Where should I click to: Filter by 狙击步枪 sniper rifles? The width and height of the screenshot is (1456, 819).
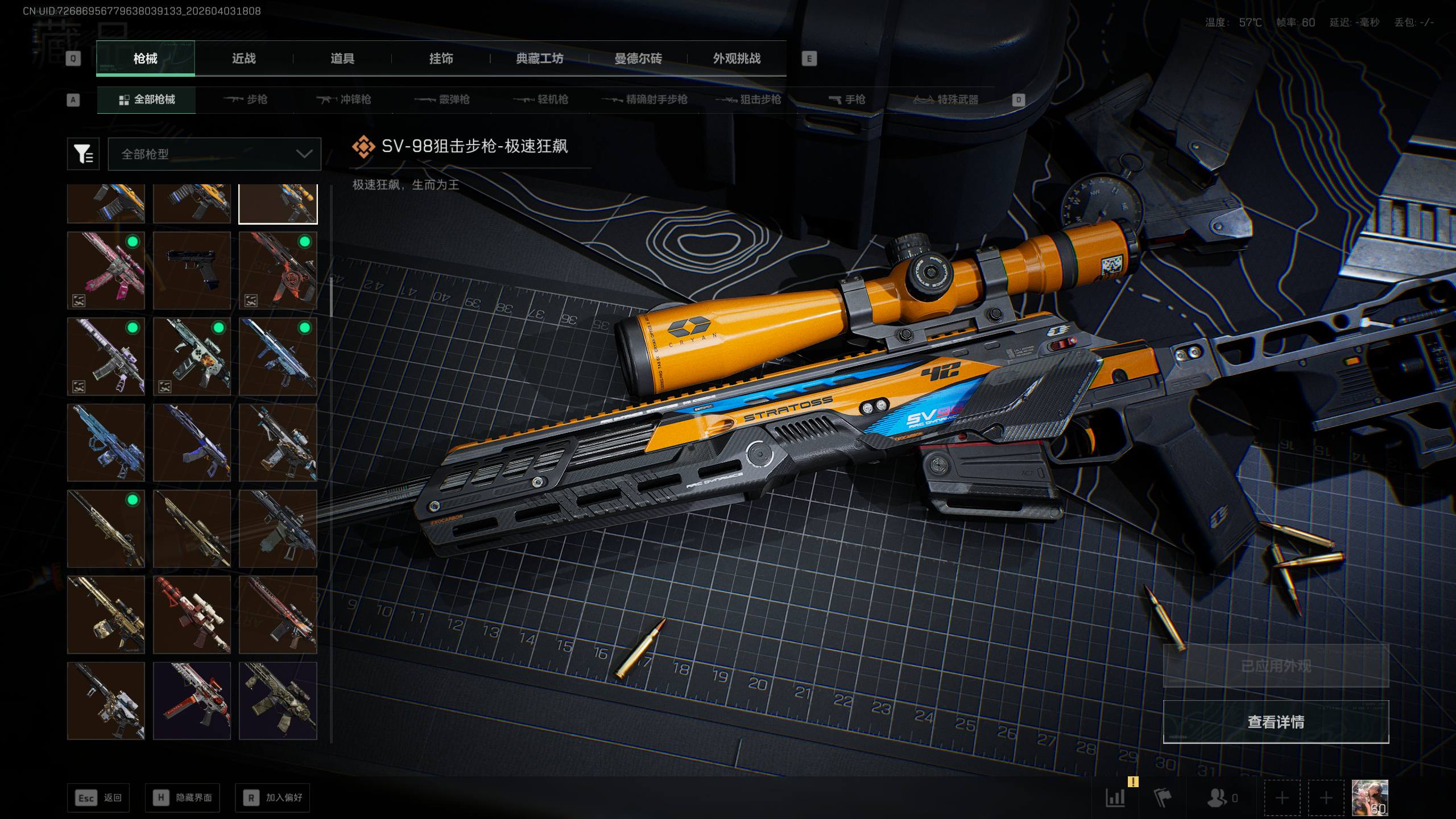click(x=748, y=100)
